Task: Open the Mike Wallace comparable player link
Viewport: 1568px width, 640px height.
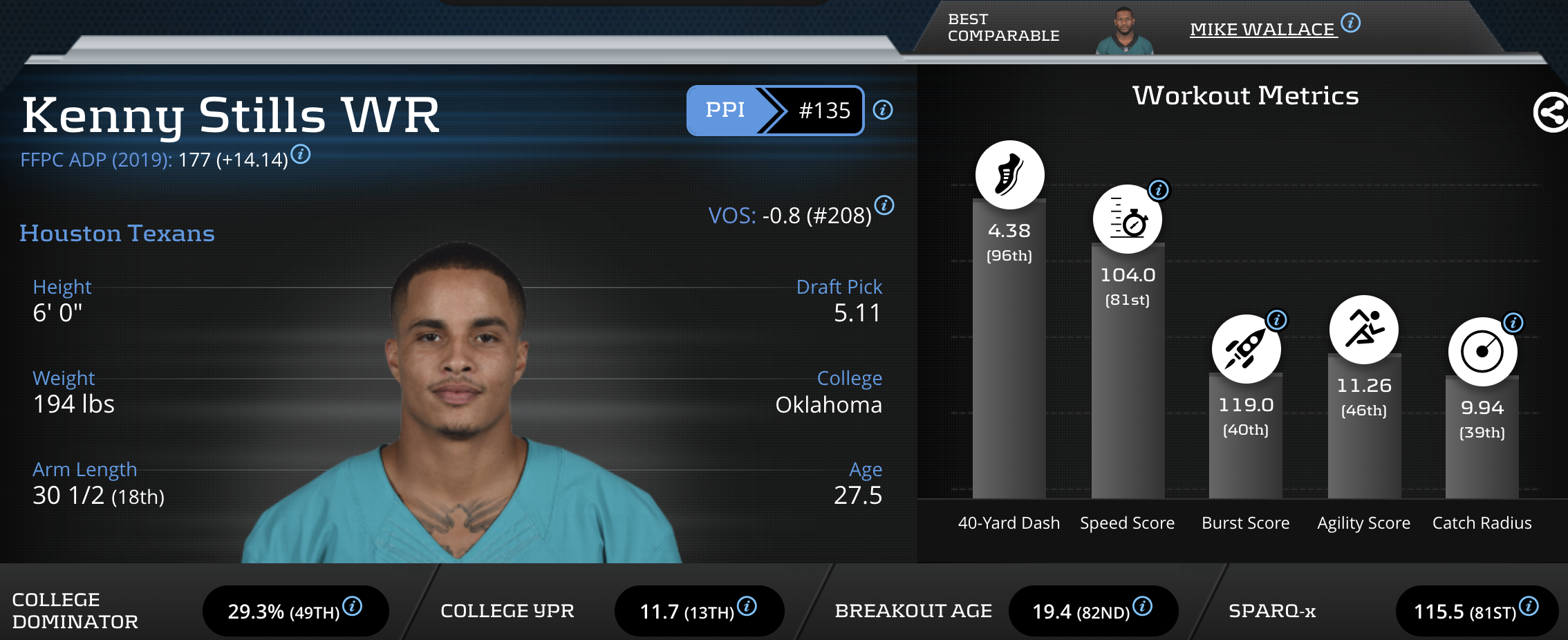Action: (1262, 30)
